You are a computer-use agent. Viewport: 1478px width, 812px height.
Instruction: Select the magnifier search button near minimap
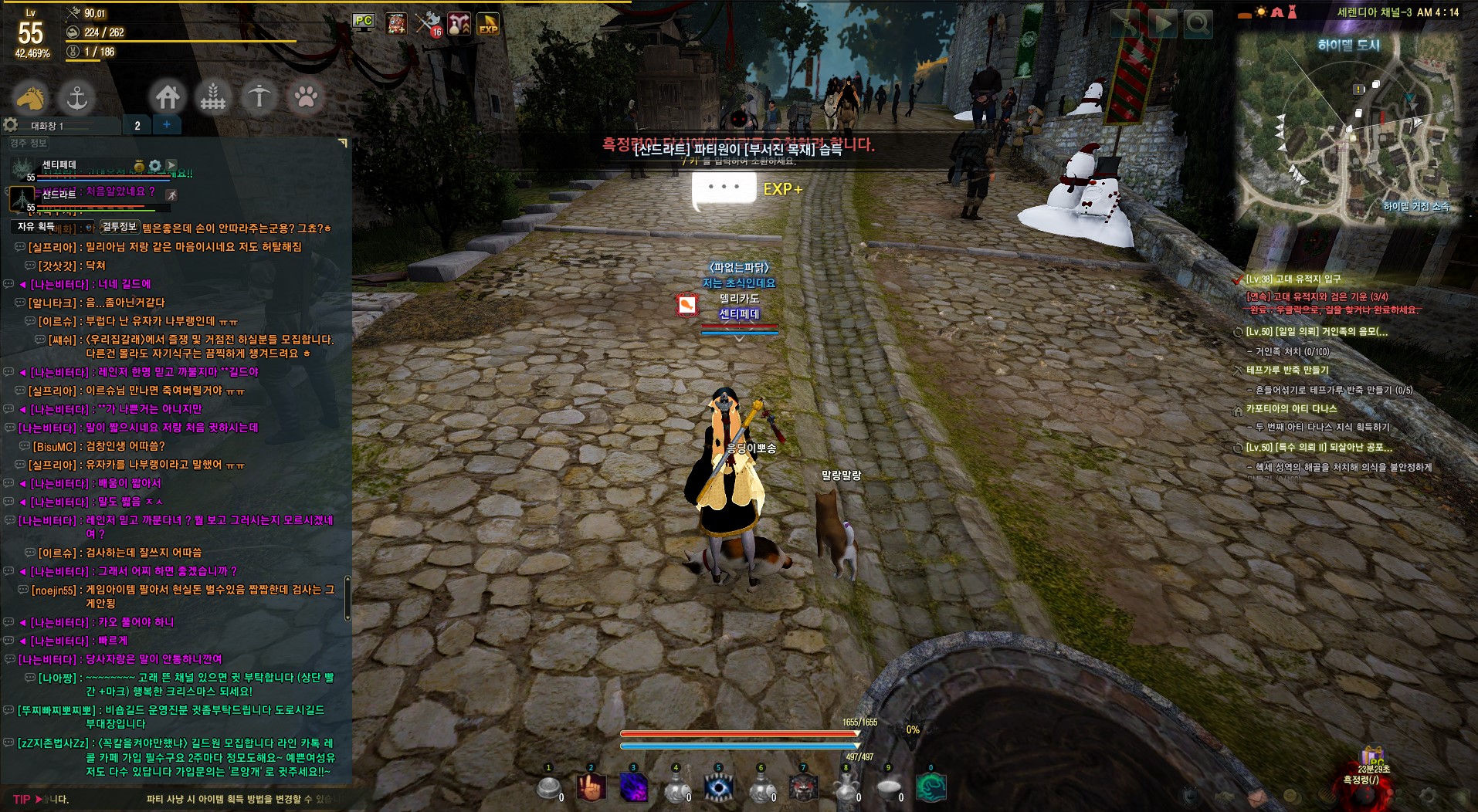[x=1198, y=25]
